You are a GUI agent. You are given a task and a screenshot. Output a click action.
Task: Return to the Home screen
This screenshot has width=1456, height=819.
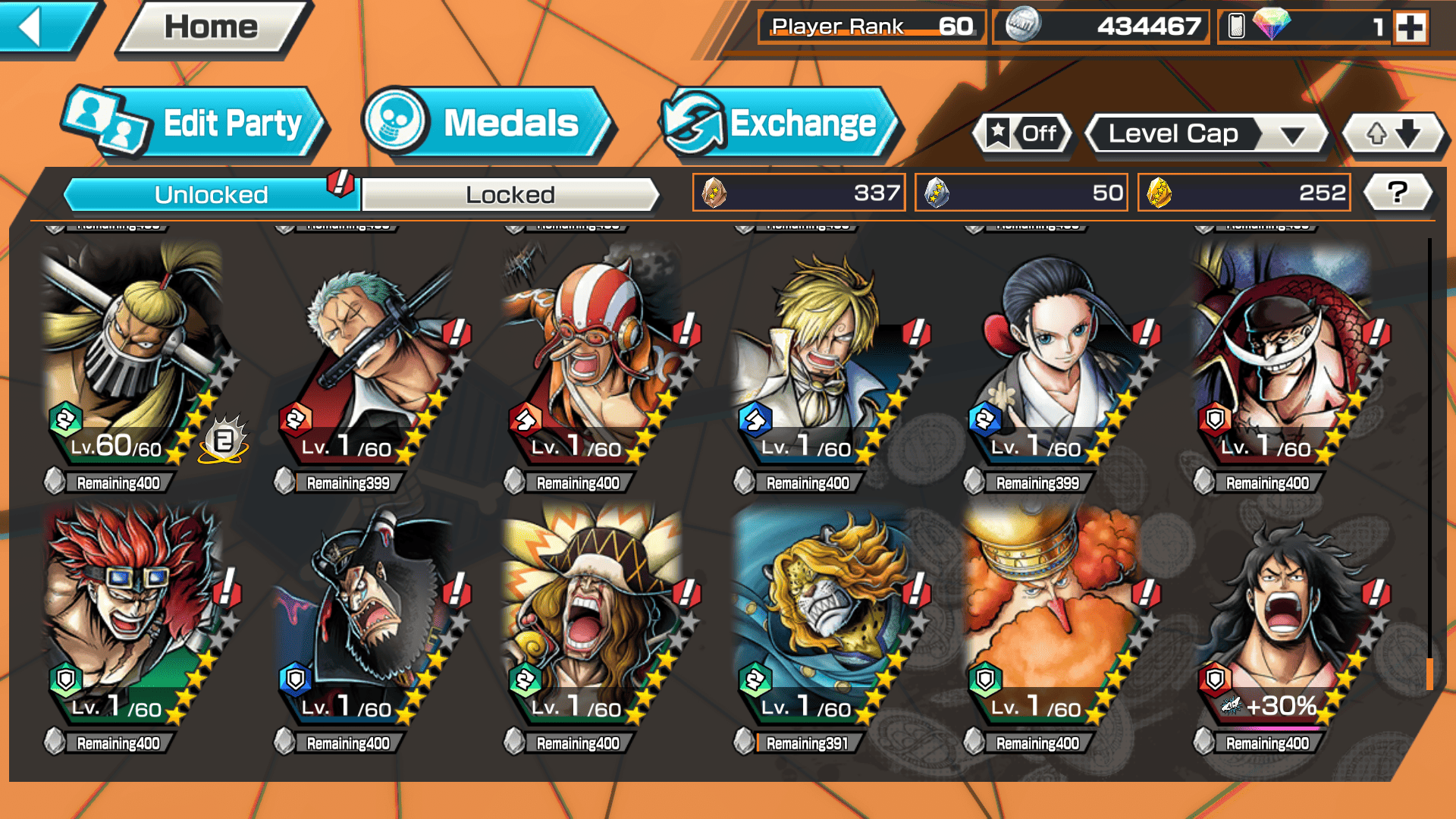(x=212, y=27)
